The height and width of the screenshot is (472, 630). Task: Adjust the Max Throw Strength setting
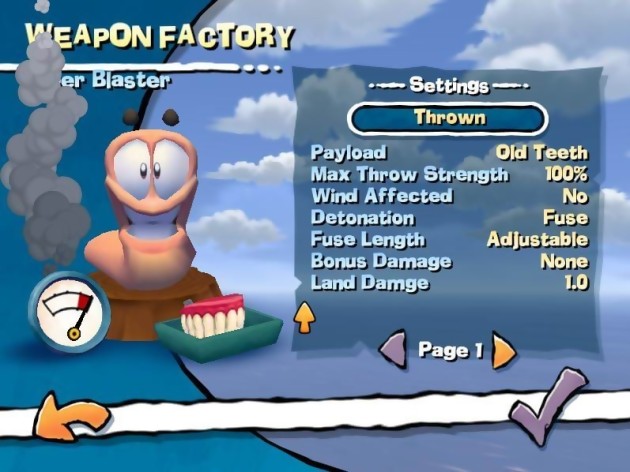449,175
